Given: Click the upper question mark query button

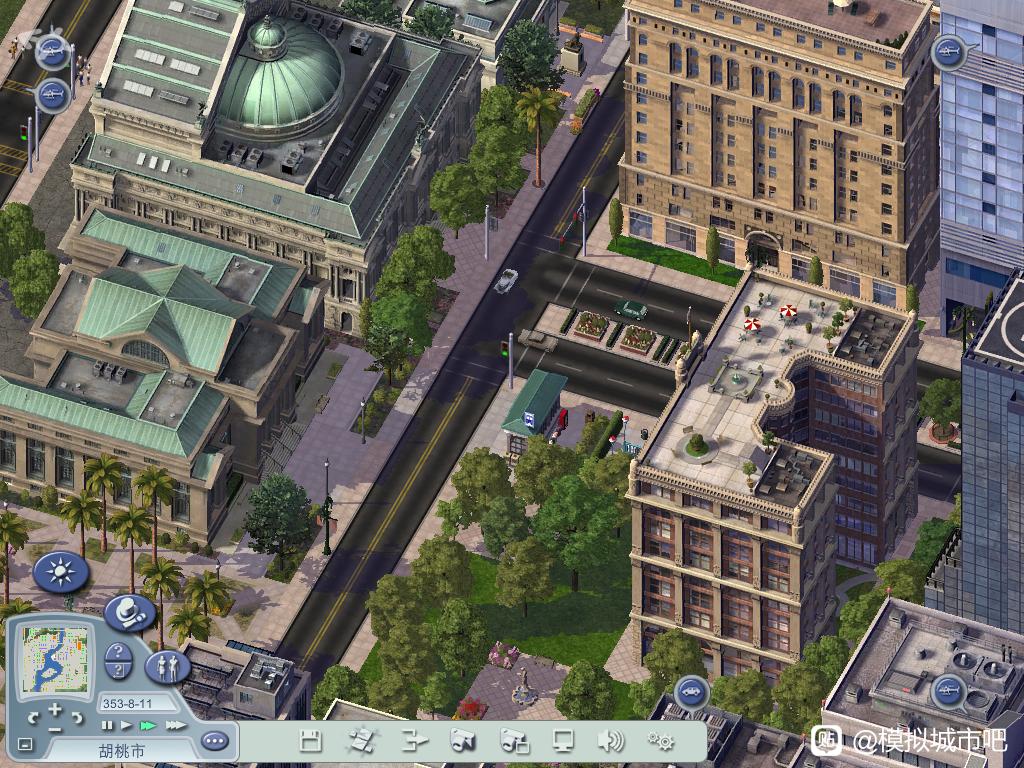Looking at the screenshot, I should [118, 652].
